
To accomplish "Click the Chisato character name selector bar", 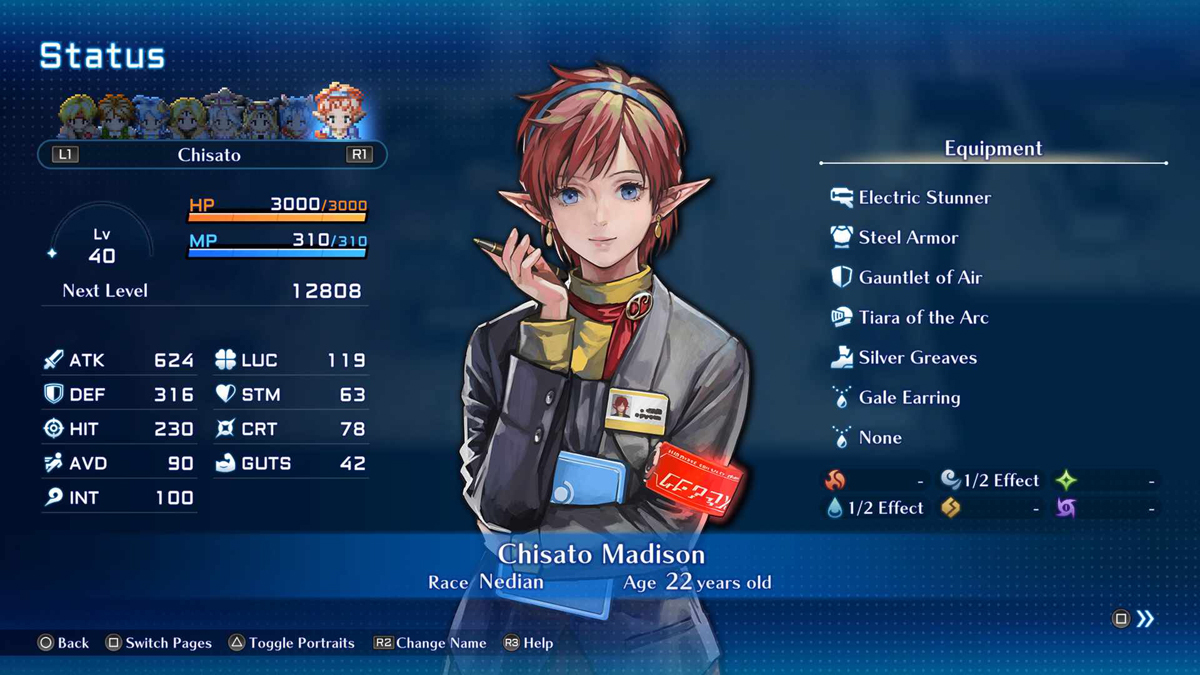I will pyautogui.click(x=211, y=155).
